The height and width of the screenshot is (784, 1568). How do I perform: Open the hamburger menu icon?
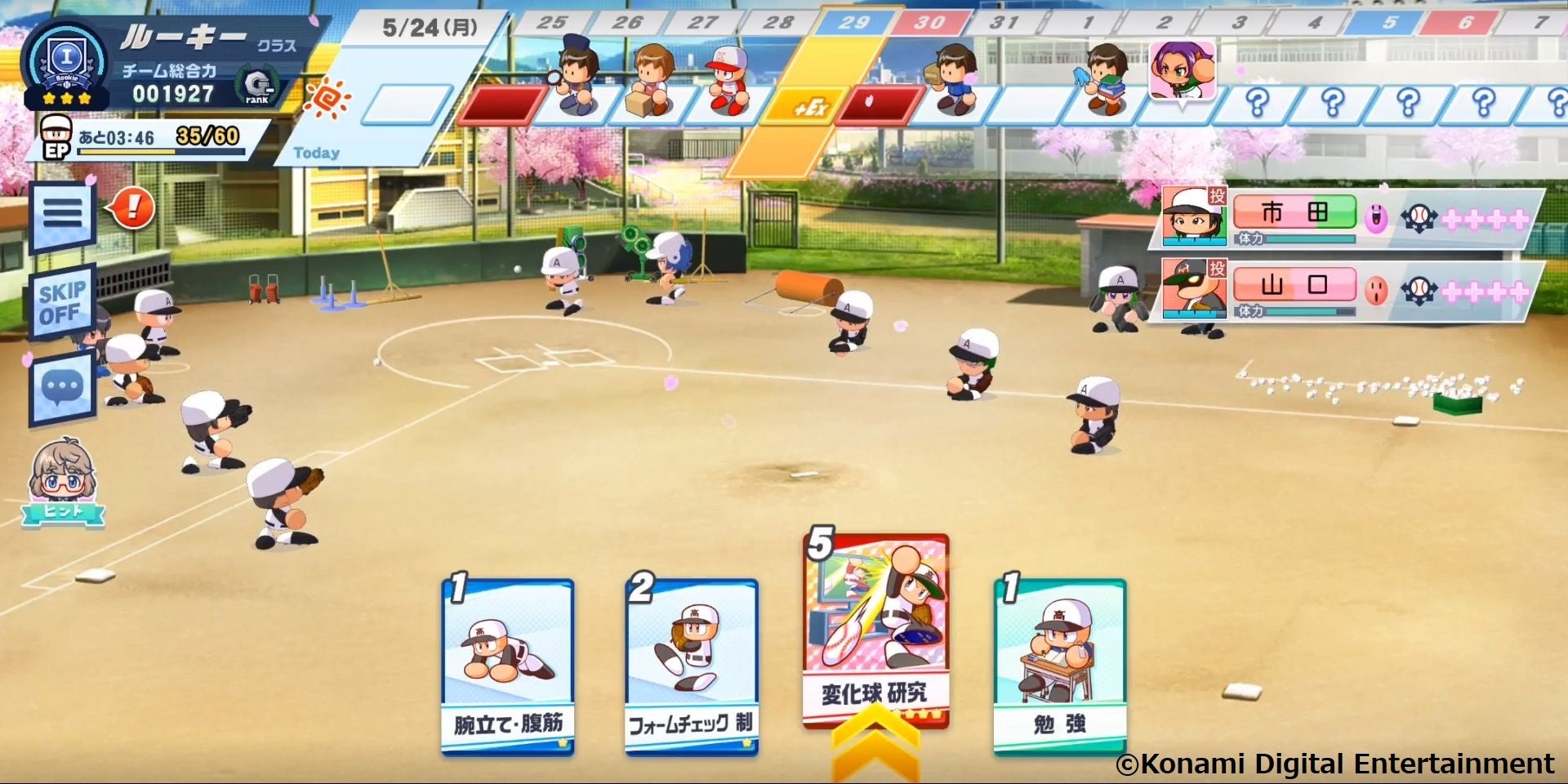click(62, 211)
